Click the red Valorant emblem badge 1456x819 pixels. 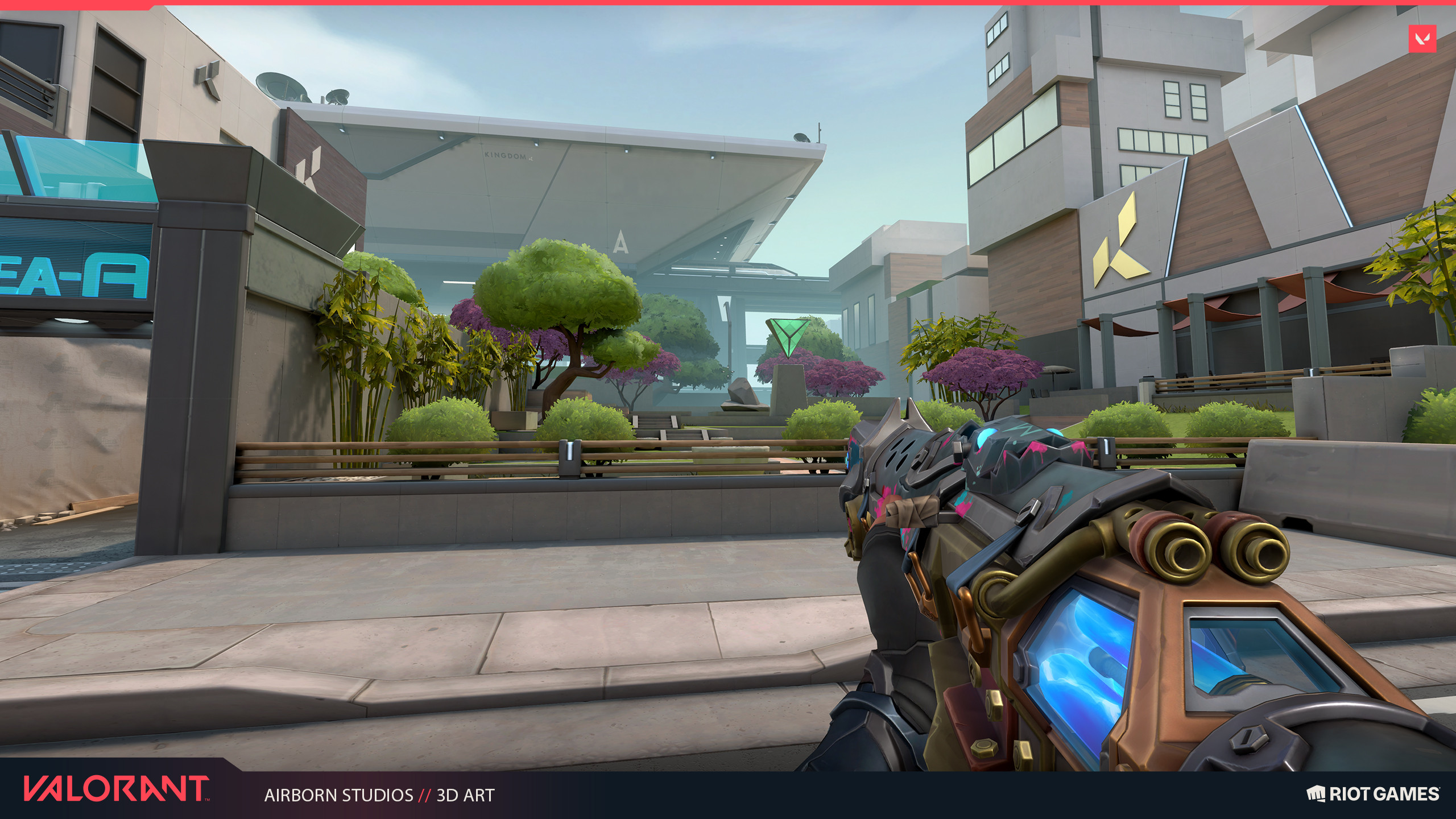1422,39
